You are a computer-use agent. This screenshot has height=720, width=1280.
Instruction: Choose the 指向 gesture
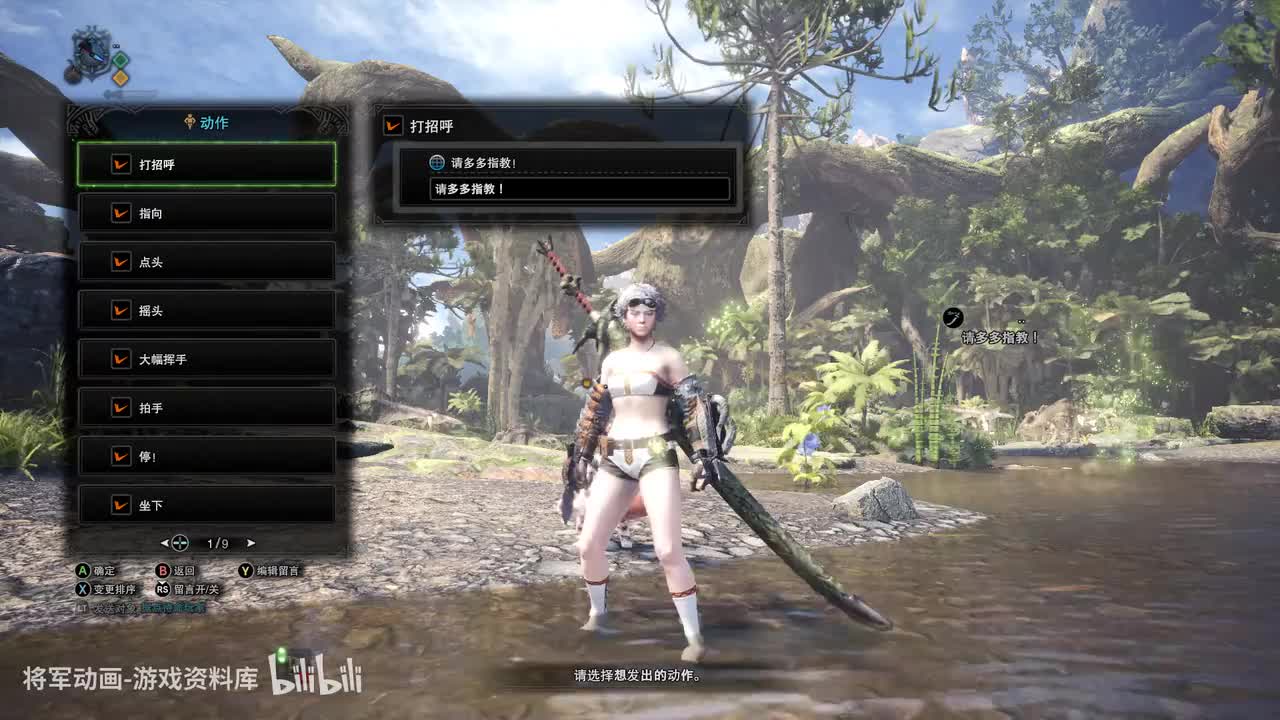(x=207, y=213)
